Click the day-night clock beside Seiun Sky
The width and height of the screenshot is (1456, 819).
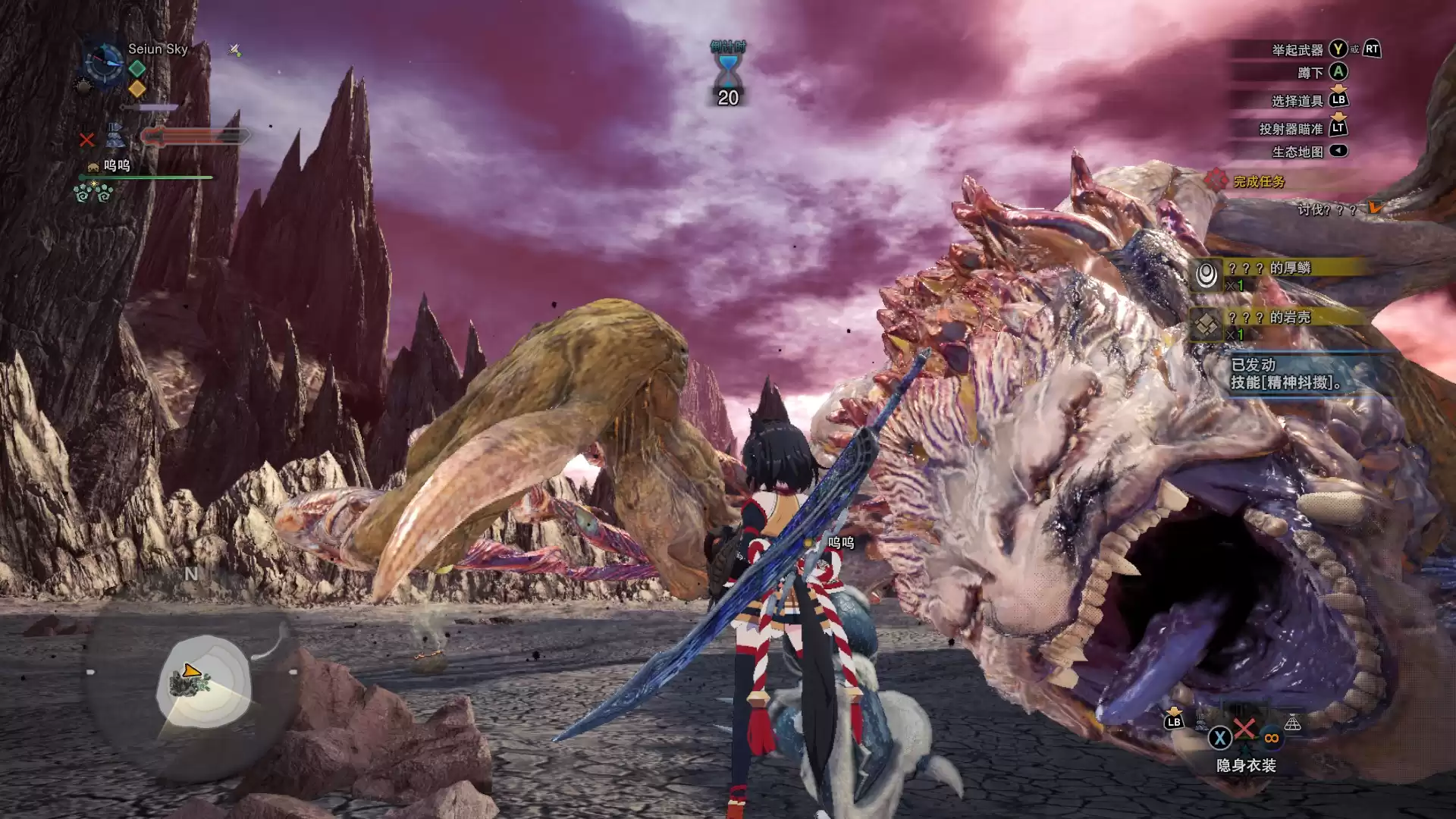[x=102, y=62]
